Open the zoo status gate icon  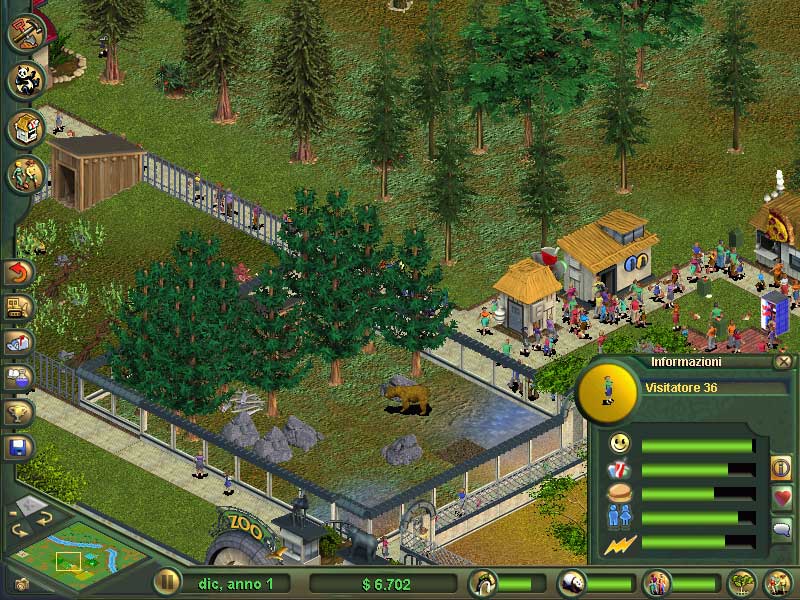(x=484, y=582)
